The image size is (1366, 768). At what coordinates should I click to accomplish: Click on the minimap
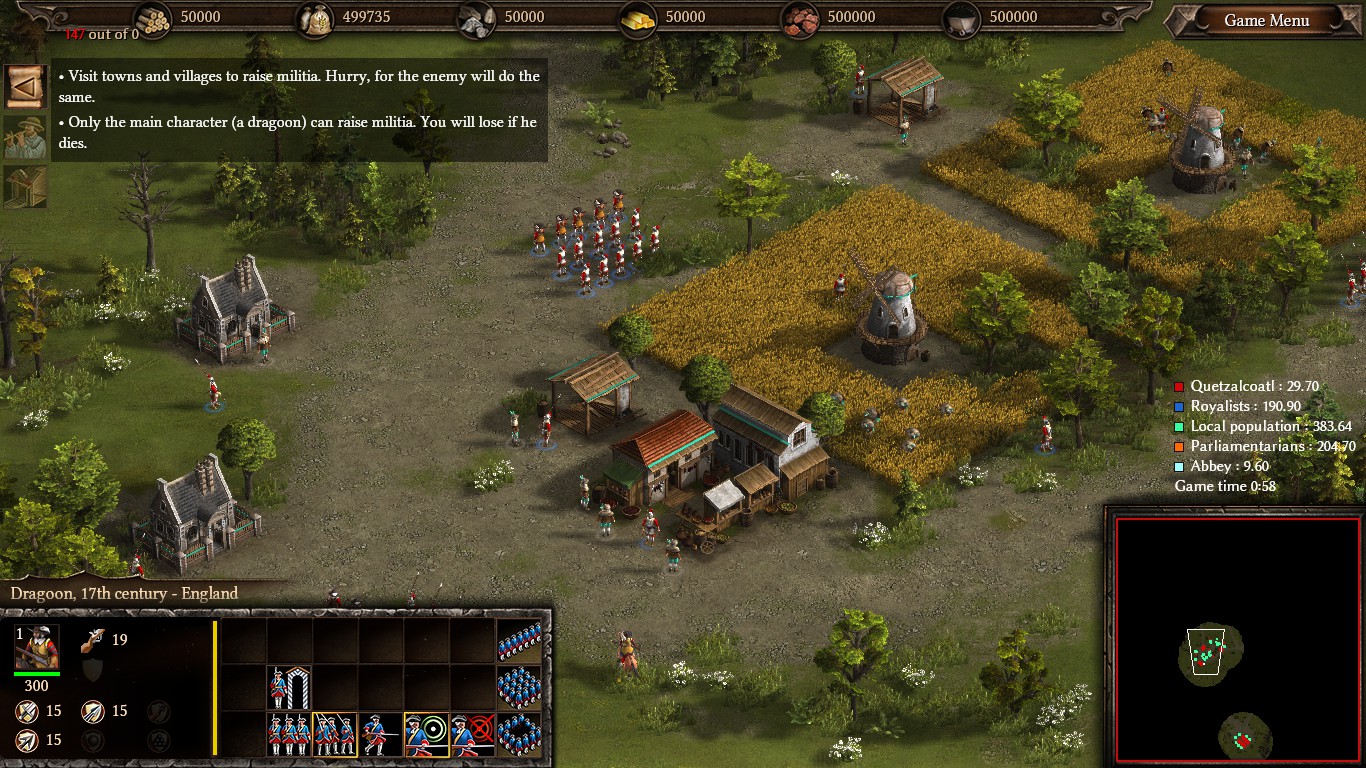click(1238, 639)
